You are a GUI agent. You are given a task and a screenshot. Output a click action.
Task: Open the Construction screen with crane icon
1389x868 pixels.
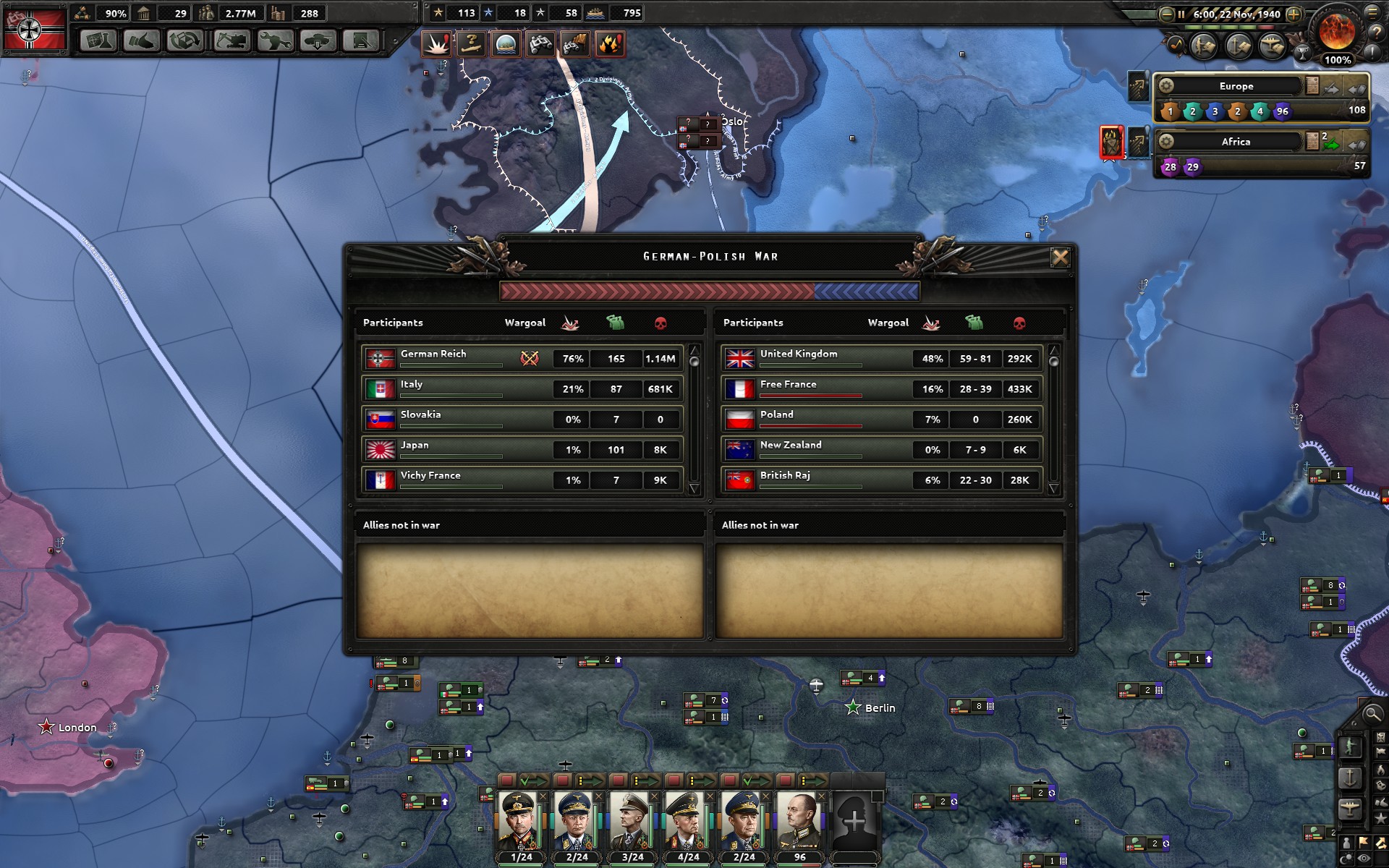[231, 41]
